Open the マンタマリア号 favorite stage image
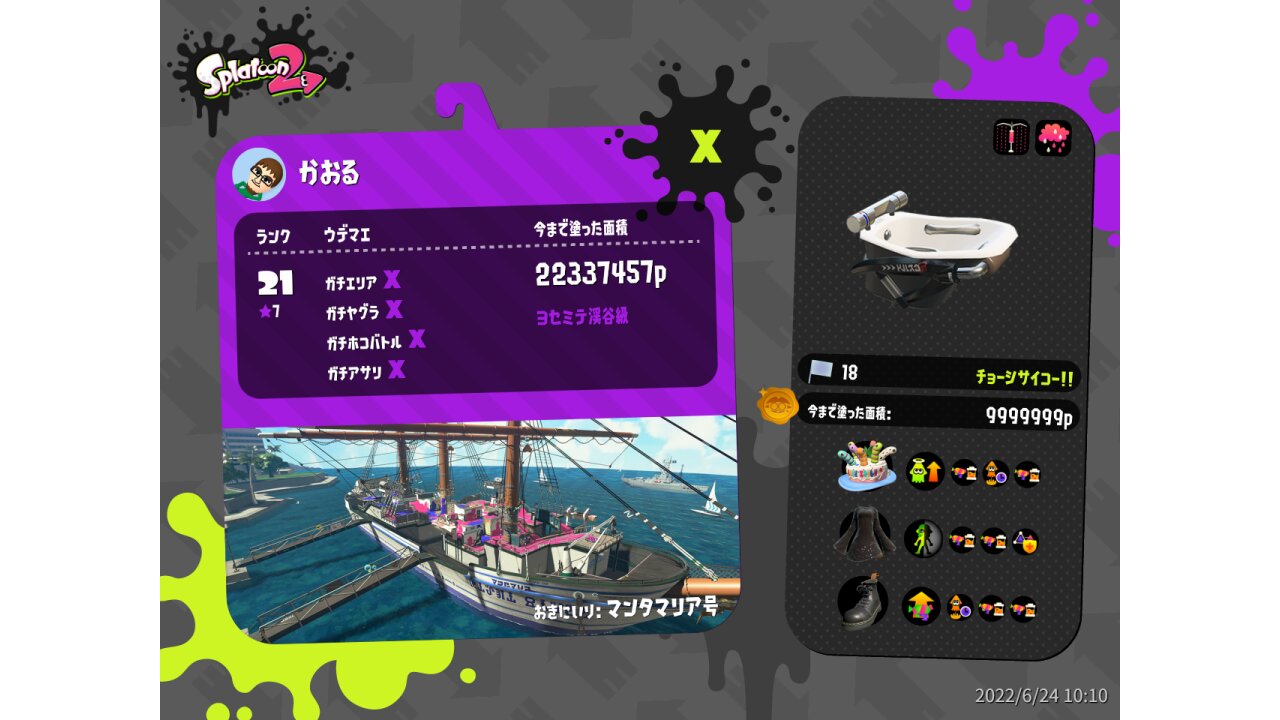The image size is (1280, 720). [480, 530]
